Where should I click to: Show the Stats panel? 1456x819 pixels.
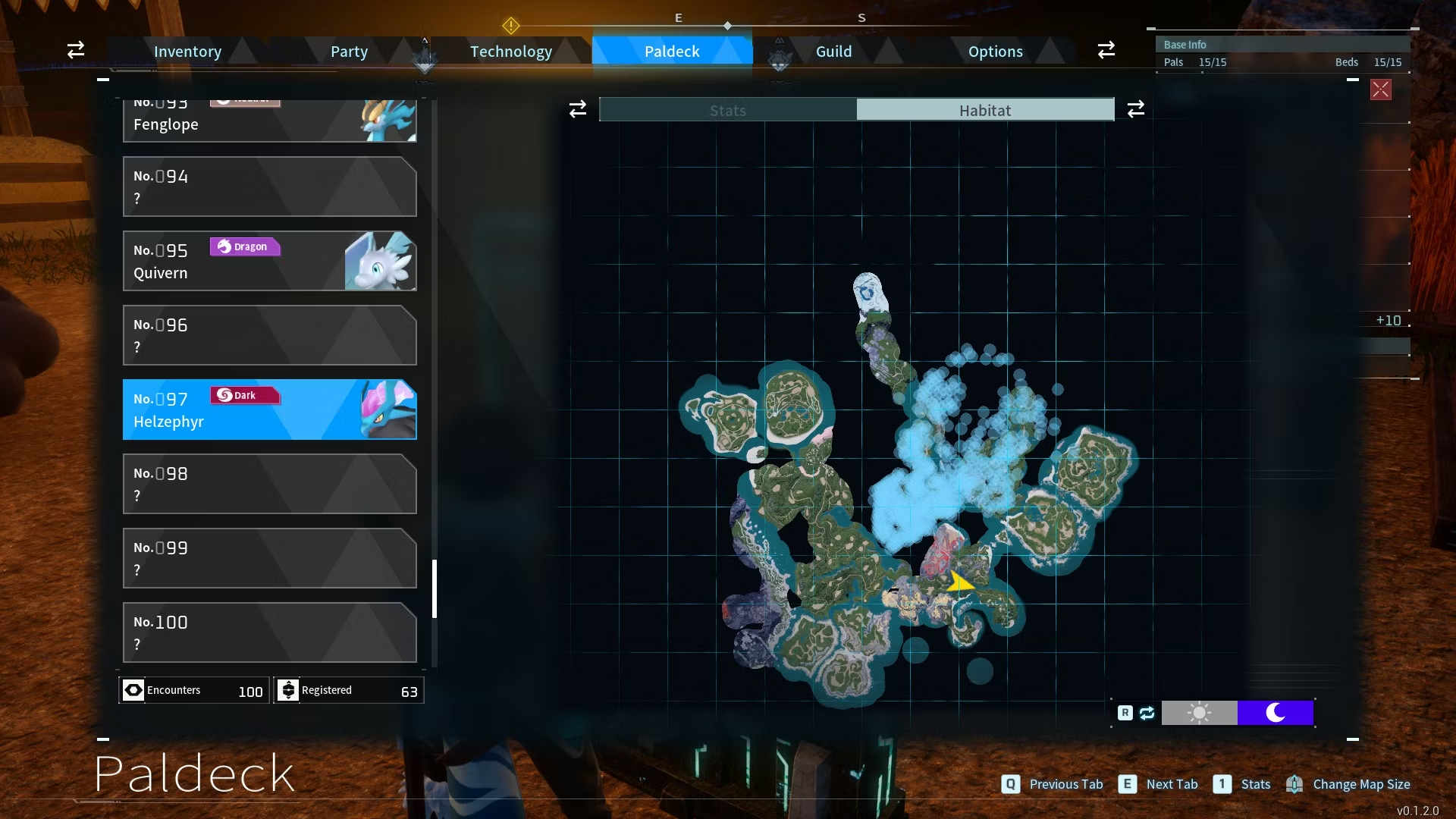click(x=728, y=110)
